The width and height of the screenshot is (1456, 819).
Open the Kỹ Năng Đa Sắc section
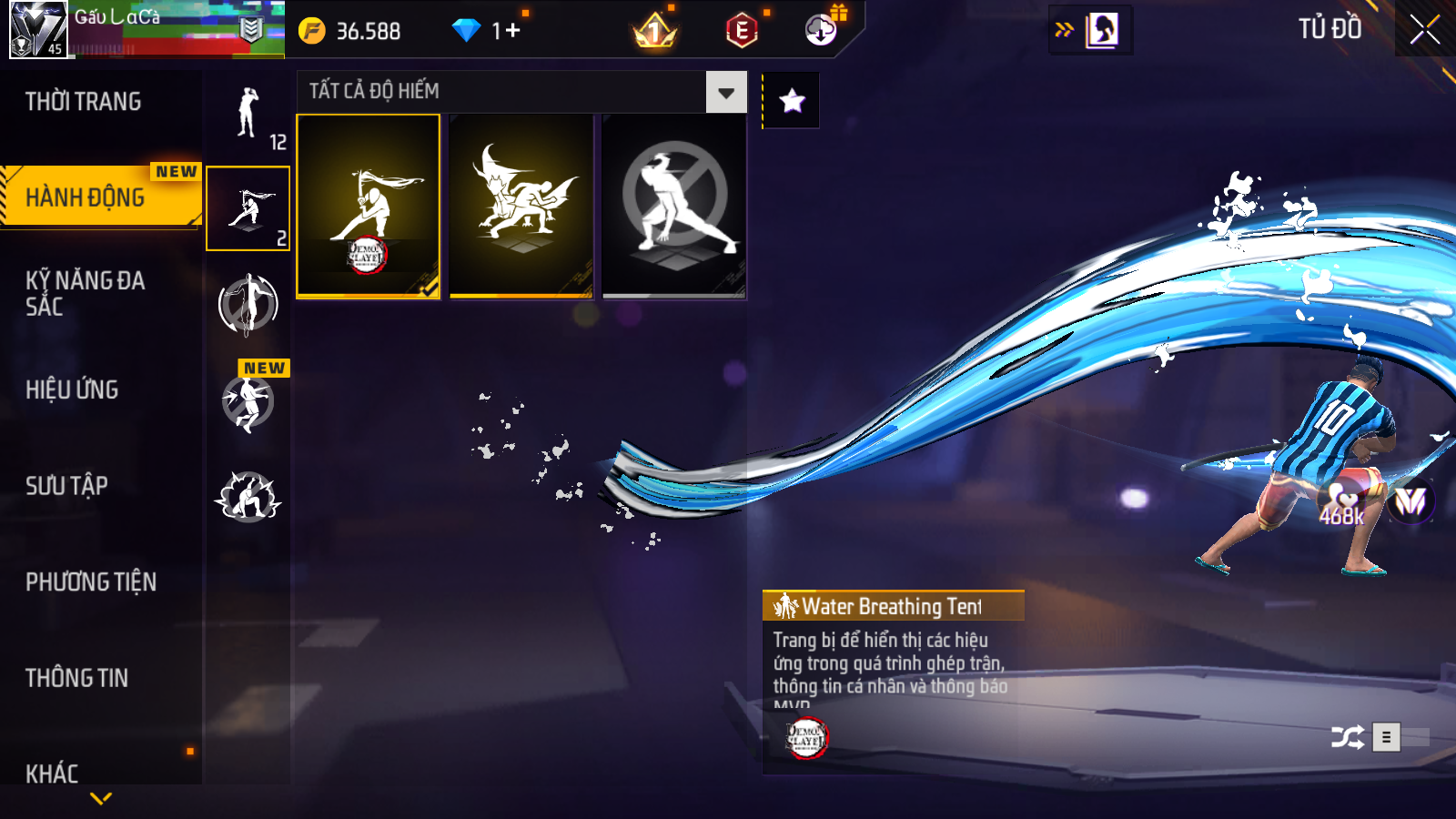pyautogui.click(x=85, y=293)
